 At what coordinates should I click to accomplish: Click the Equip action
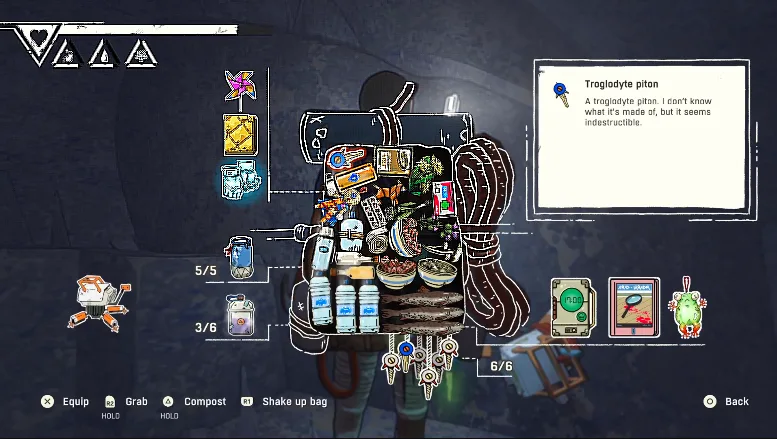(65, 401)
